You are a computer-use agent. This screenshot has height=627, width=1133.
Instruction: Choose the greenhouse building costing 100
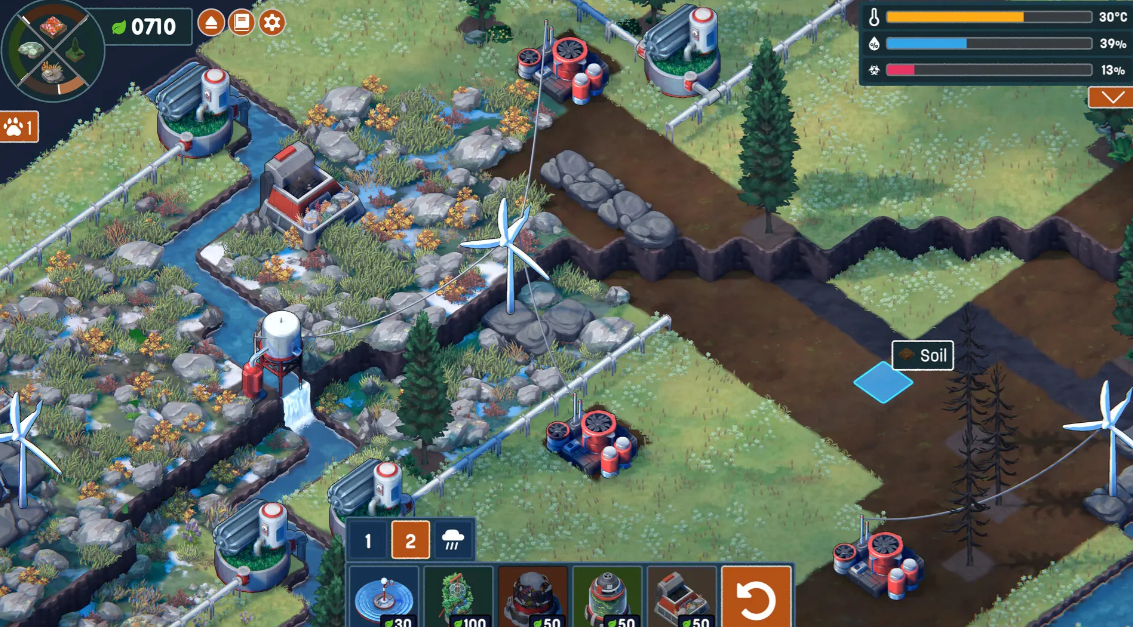click(459, 597)
